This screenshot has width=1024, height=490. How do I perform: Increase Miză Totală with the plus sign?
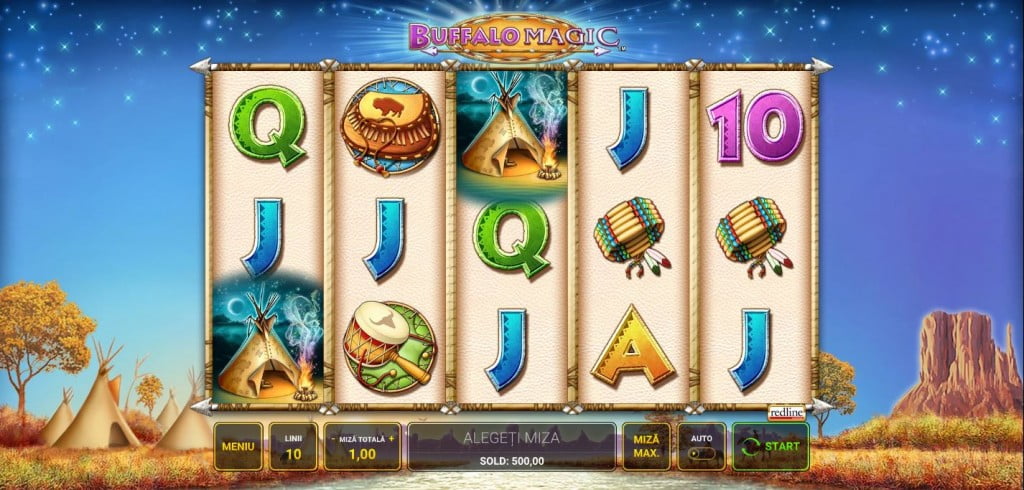(392, 438)
